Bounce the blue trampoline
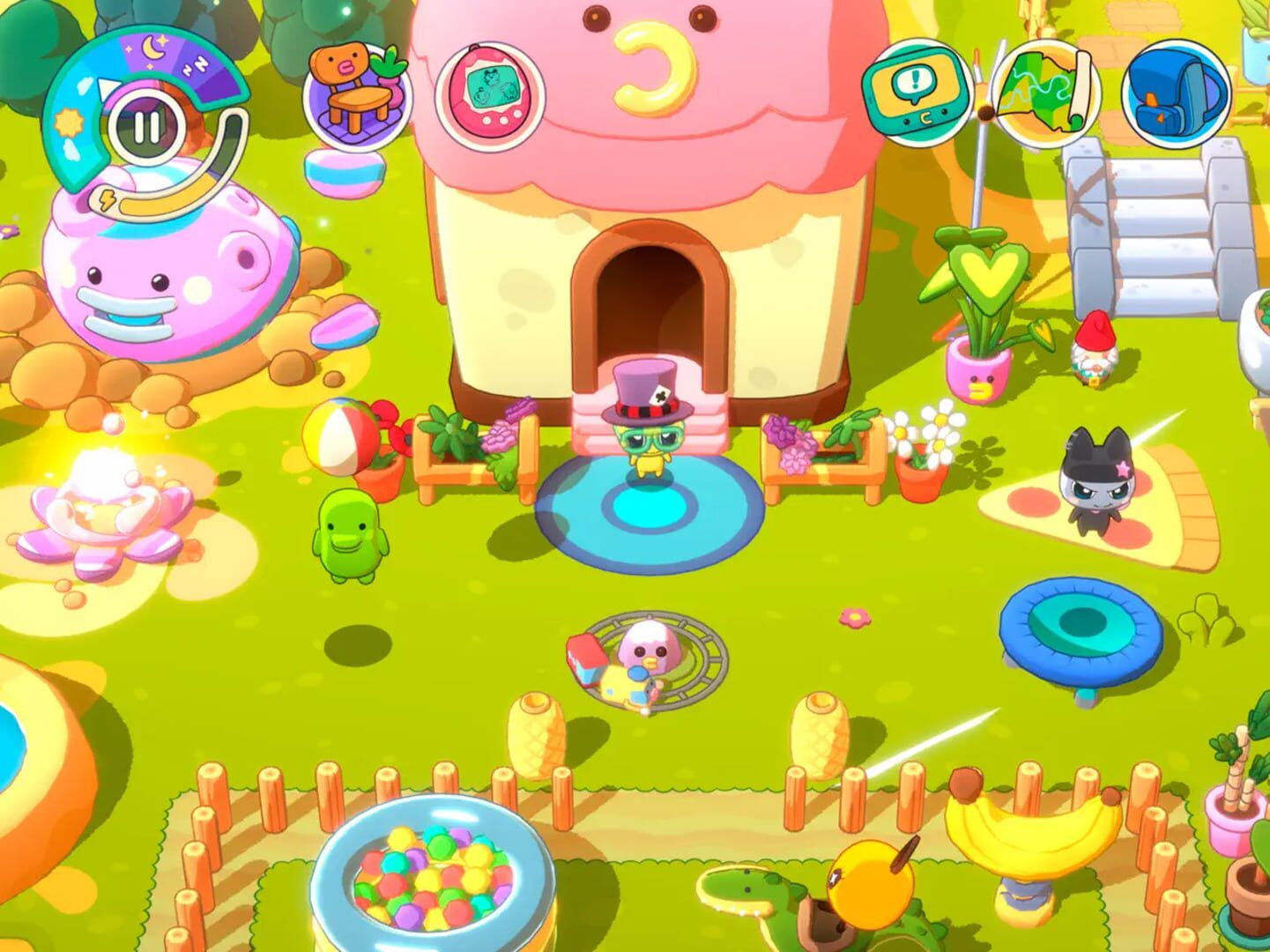This screenshot has height=952, width=1270. [x=1082, y=621]
